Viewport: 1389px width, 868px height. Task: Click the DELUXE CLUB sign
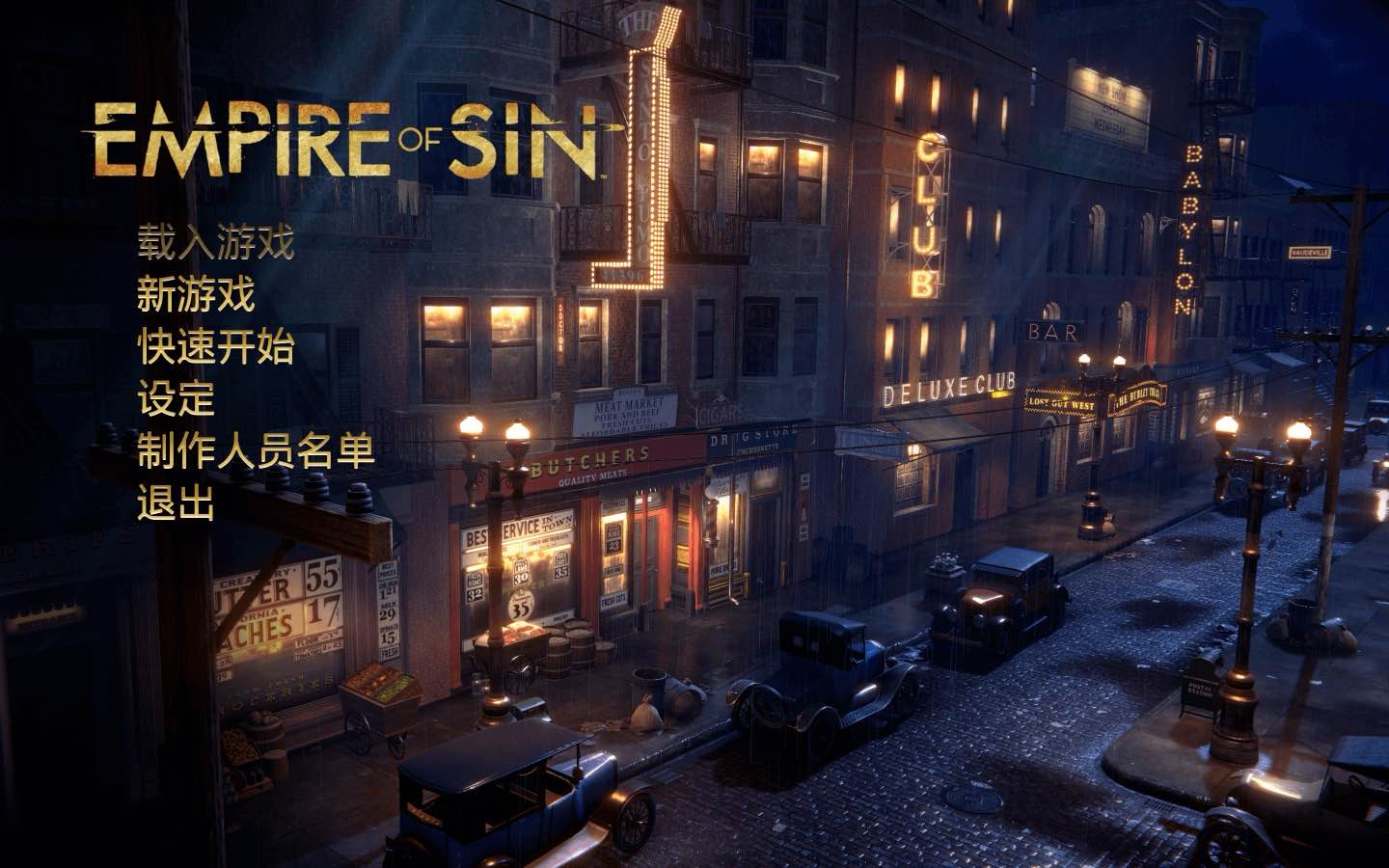click(947, 391)
